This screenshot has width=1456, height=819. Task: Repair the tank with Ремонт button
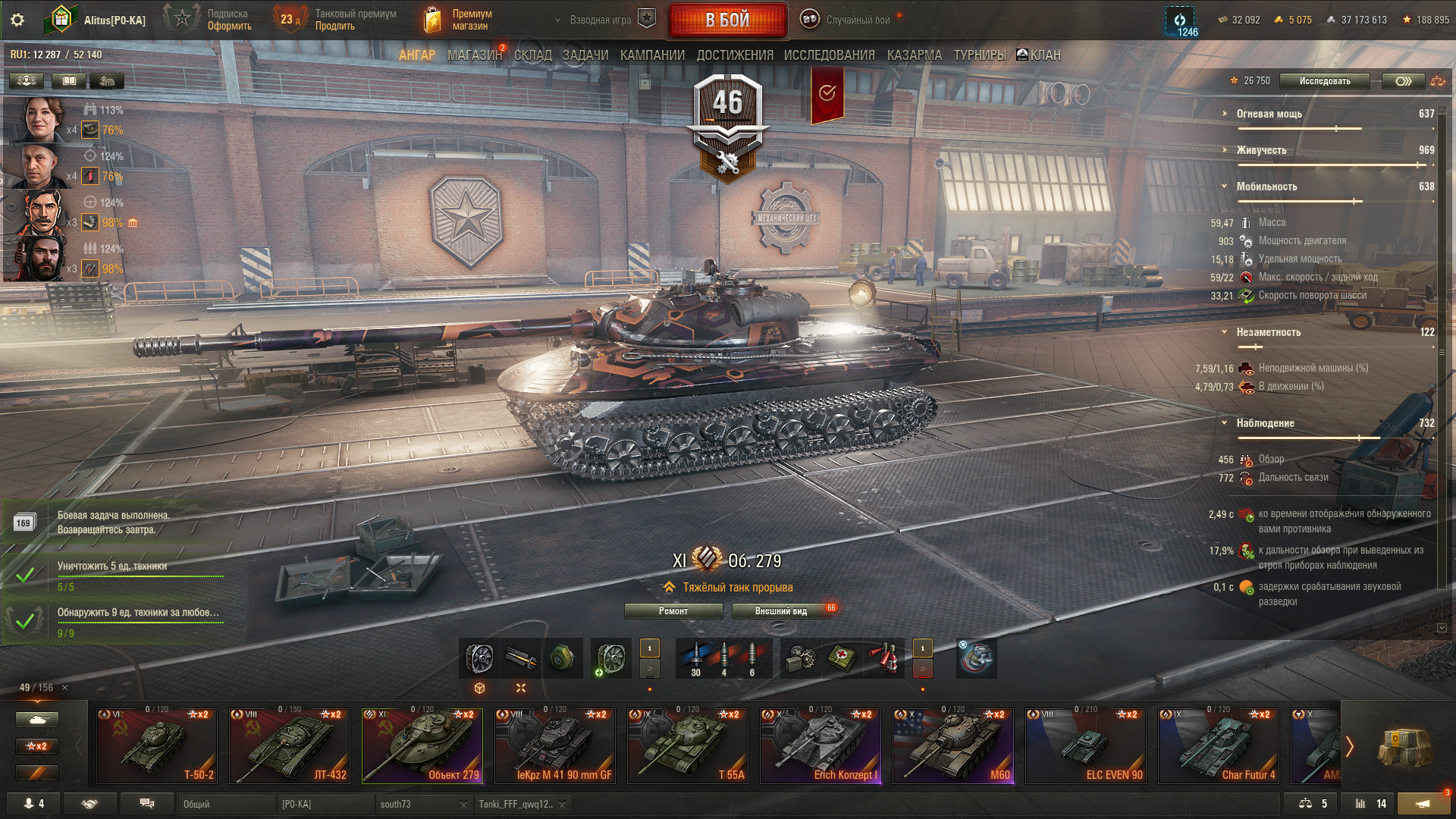click(673, 611)
